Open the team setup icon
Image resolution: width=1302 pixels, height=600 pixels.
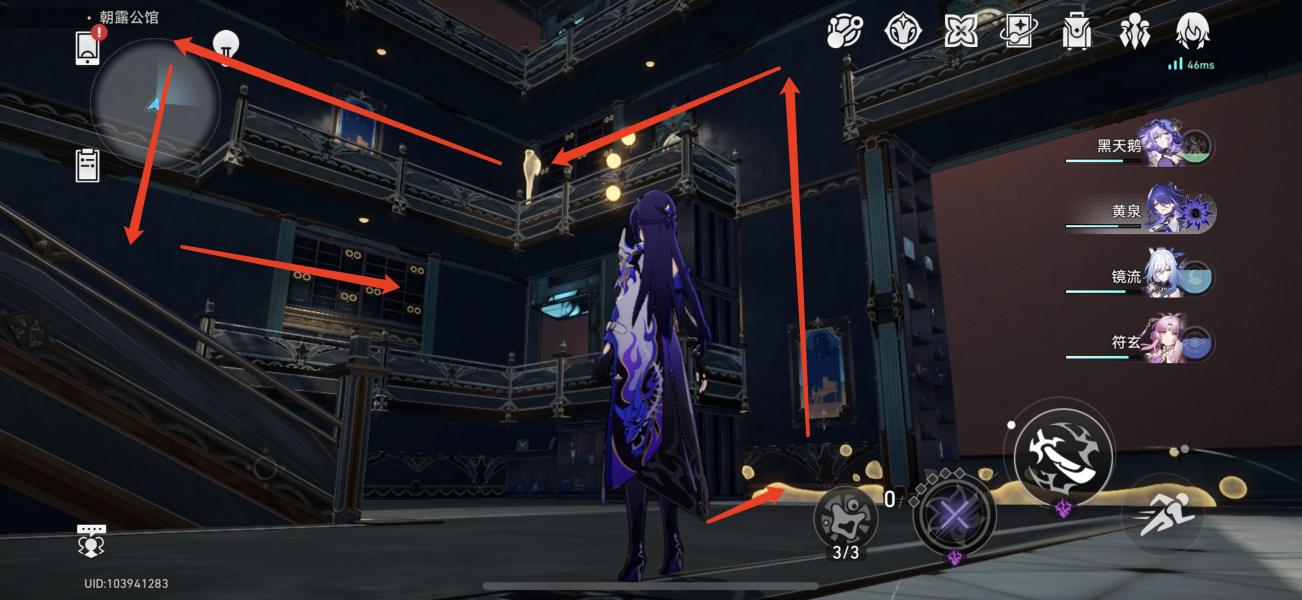click(1135, 32)
